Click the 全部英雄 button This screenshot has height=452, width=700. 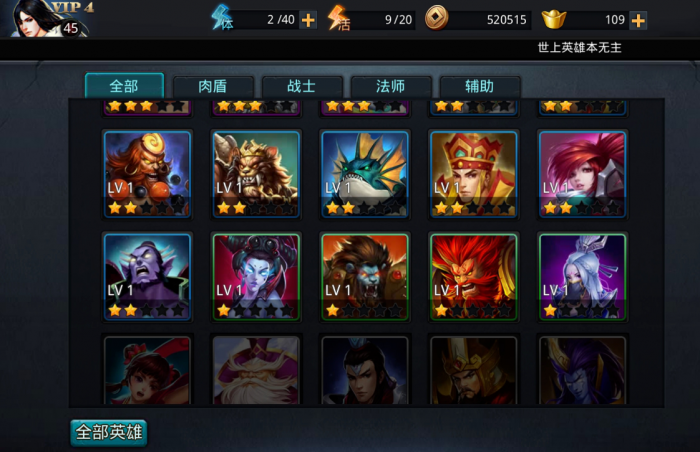pos(109,433)
